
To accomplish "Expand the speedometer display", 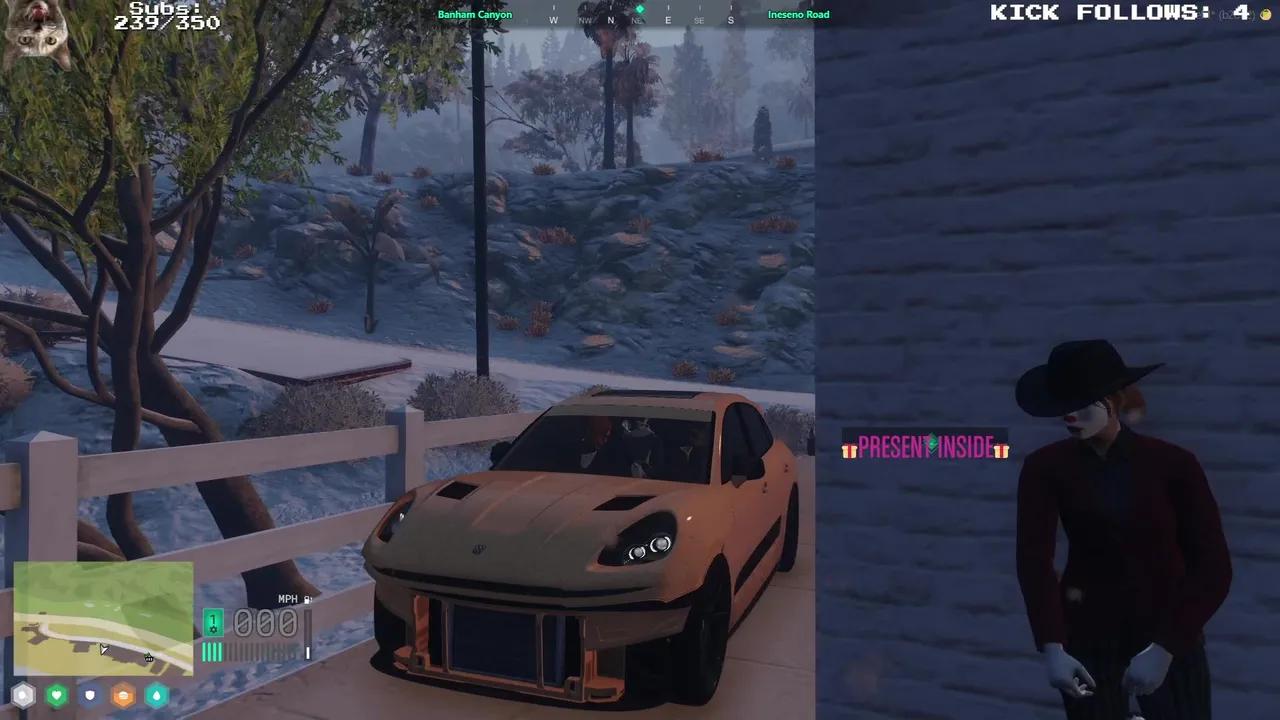I will pos(265,622).
